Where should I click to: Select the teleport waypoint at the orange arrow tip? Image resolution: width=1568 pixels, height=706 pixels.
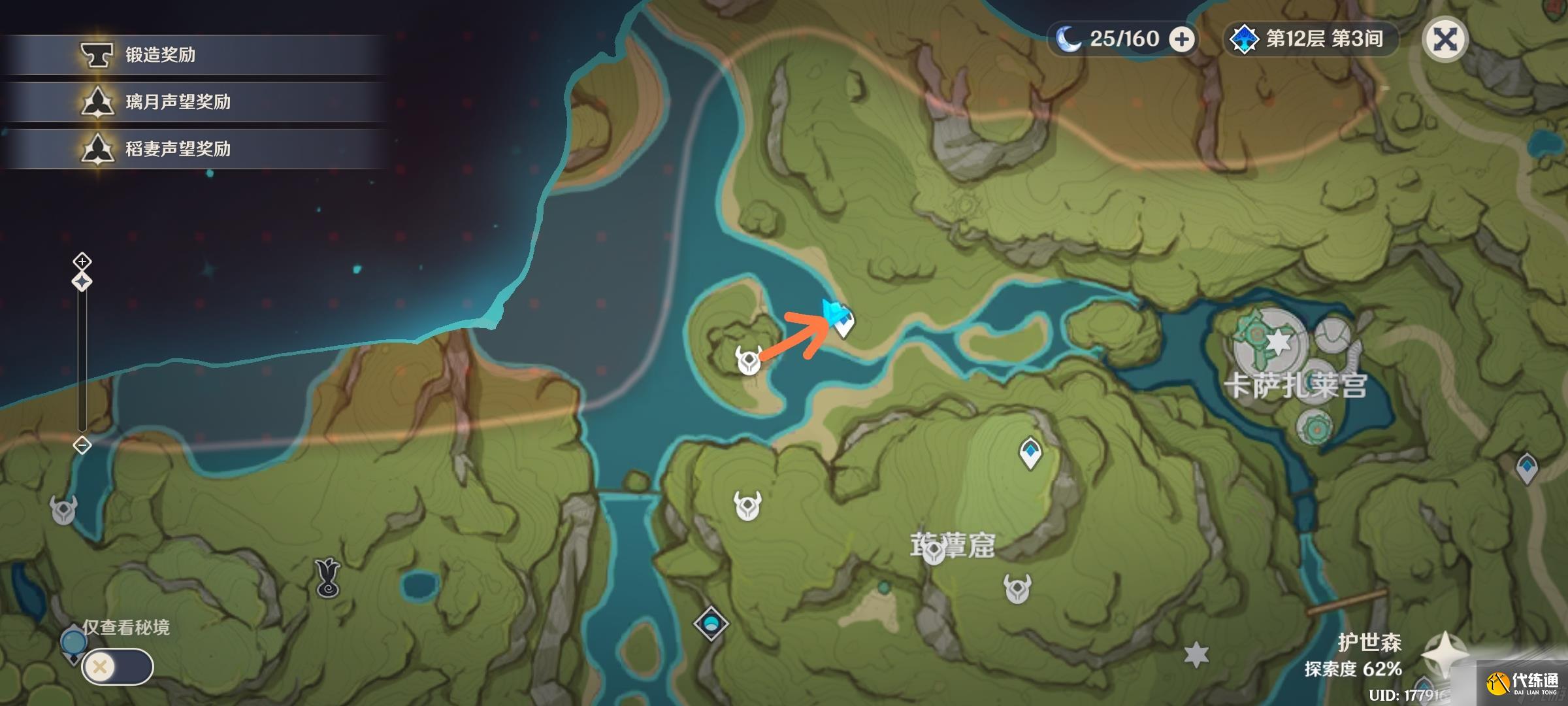(x=844, y=324)
